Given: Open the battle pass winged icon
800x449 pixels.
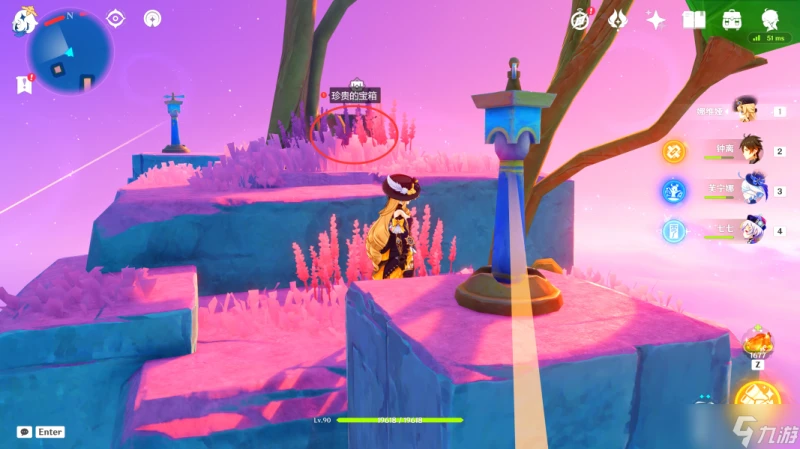Looking at the screenshot, I should coord(618,20).
